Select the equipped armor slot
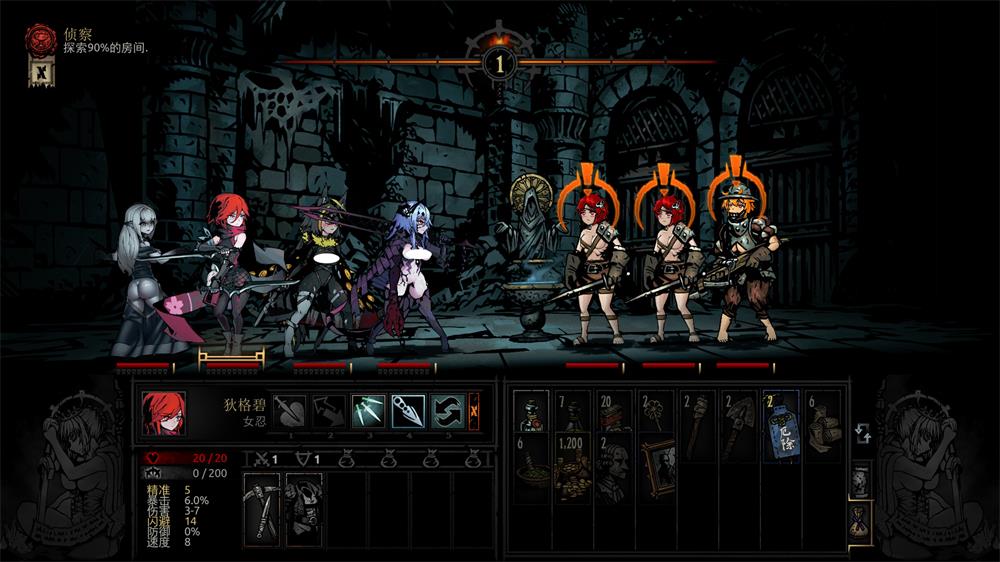 click(x=304, y=510)
